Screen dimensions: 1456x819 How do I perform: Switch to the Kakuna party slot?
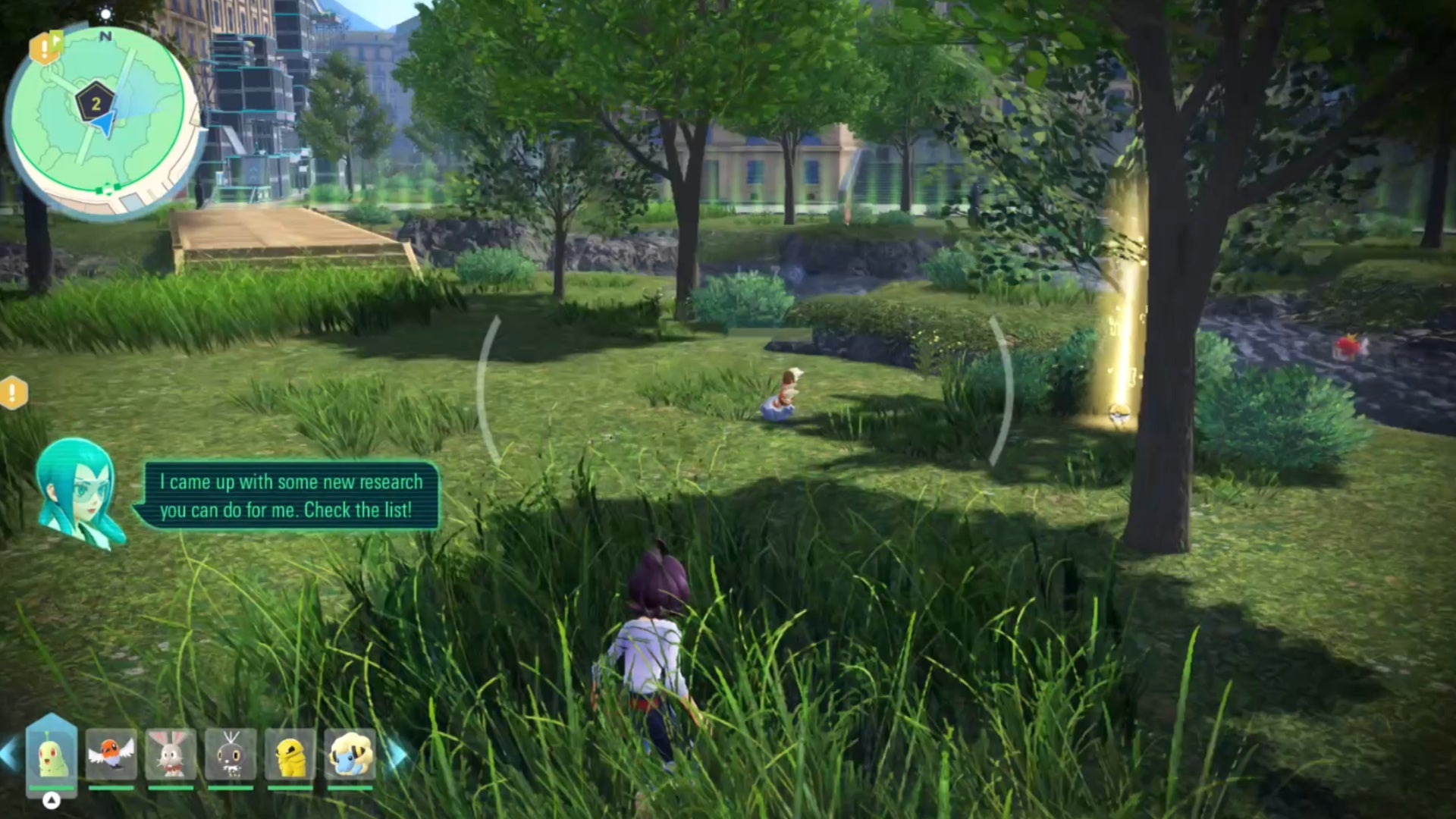290,755
